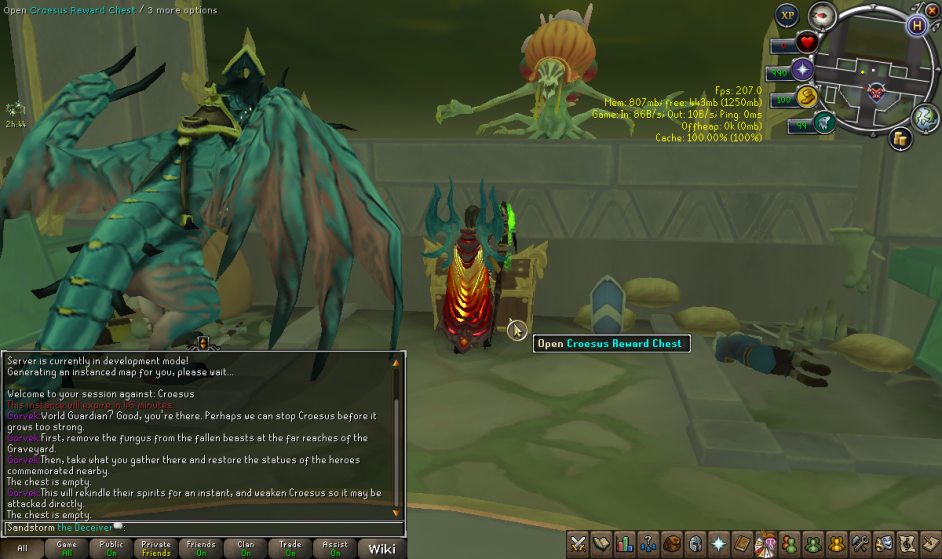Click the compass to face north
Image resolution: width=942 pixels, height=559 pixels.
[822, 15]
